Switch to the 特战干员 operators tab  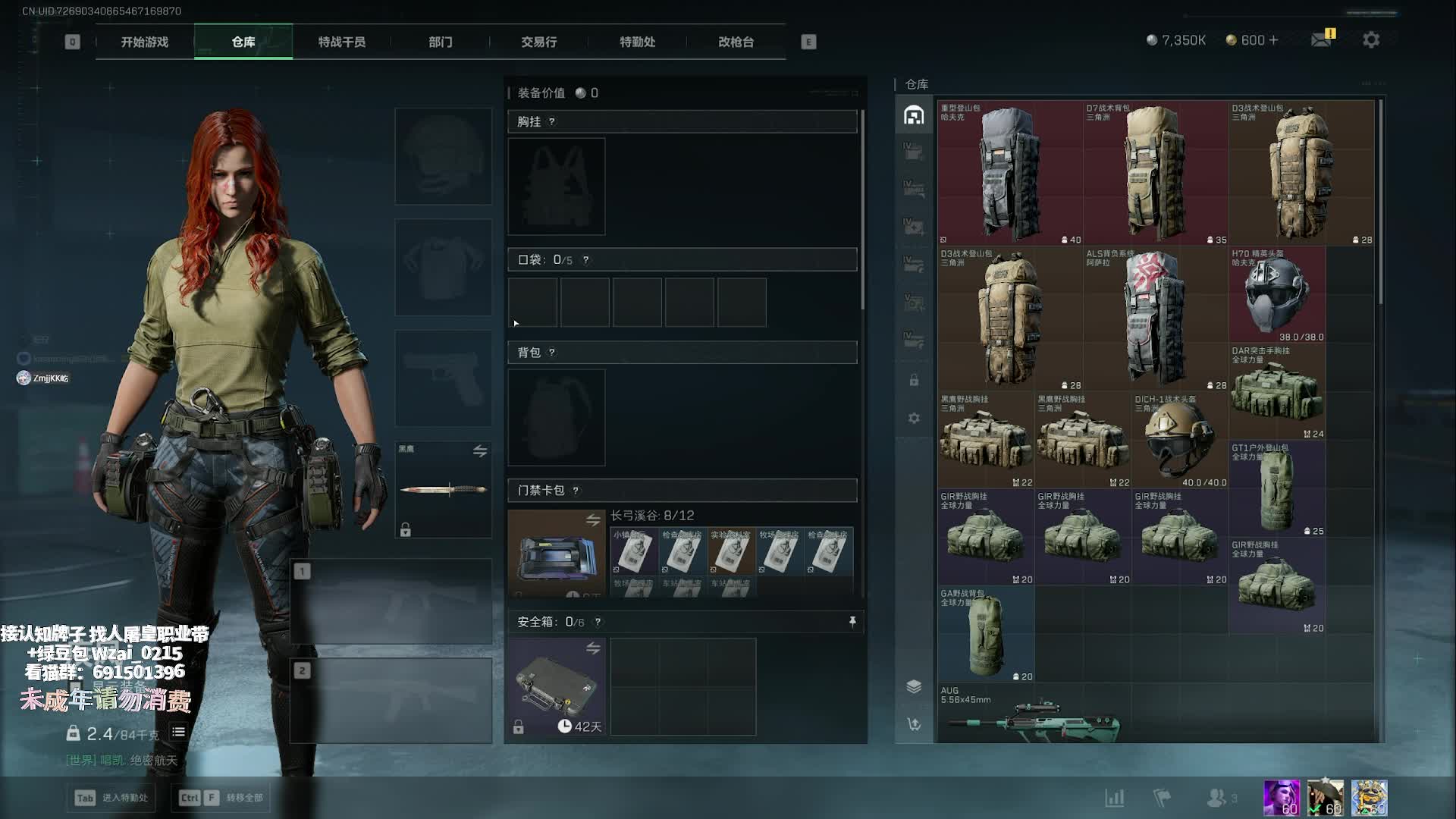coord(342,42)
